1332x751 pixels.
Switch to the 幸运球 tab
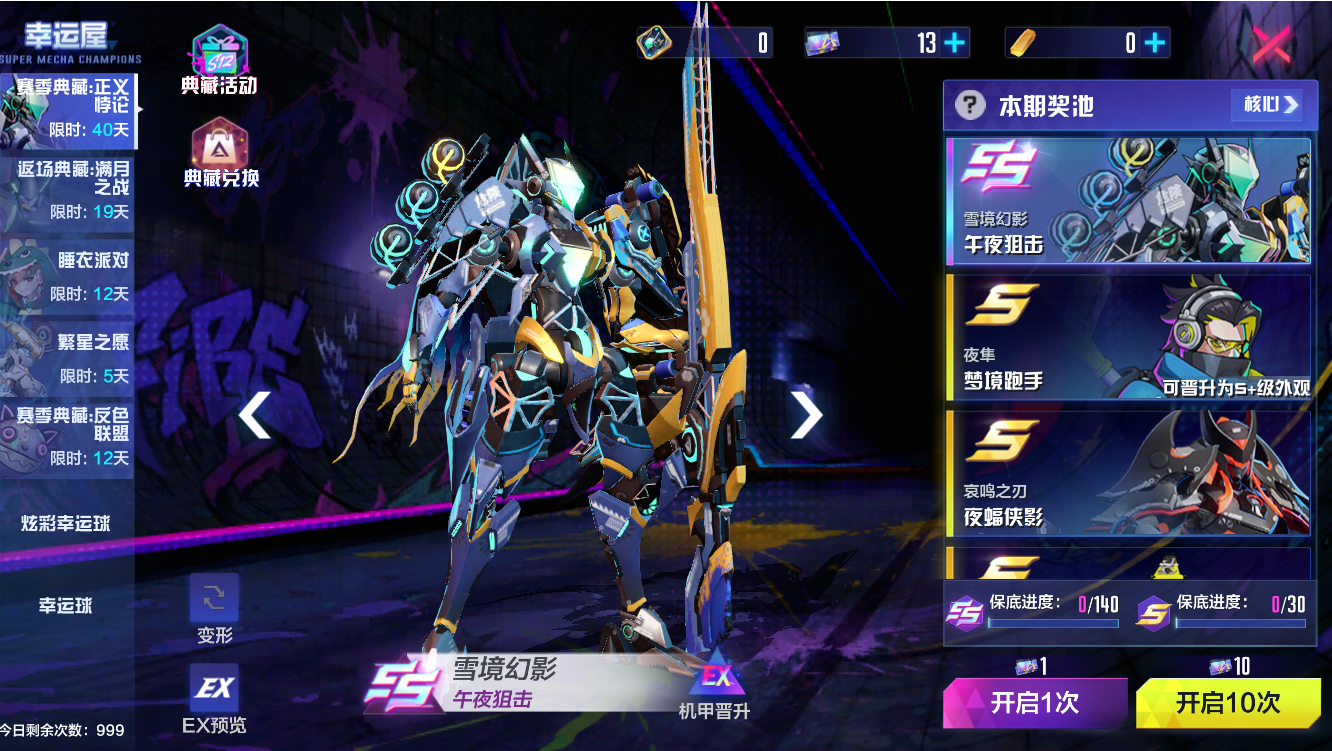point(66,606)
